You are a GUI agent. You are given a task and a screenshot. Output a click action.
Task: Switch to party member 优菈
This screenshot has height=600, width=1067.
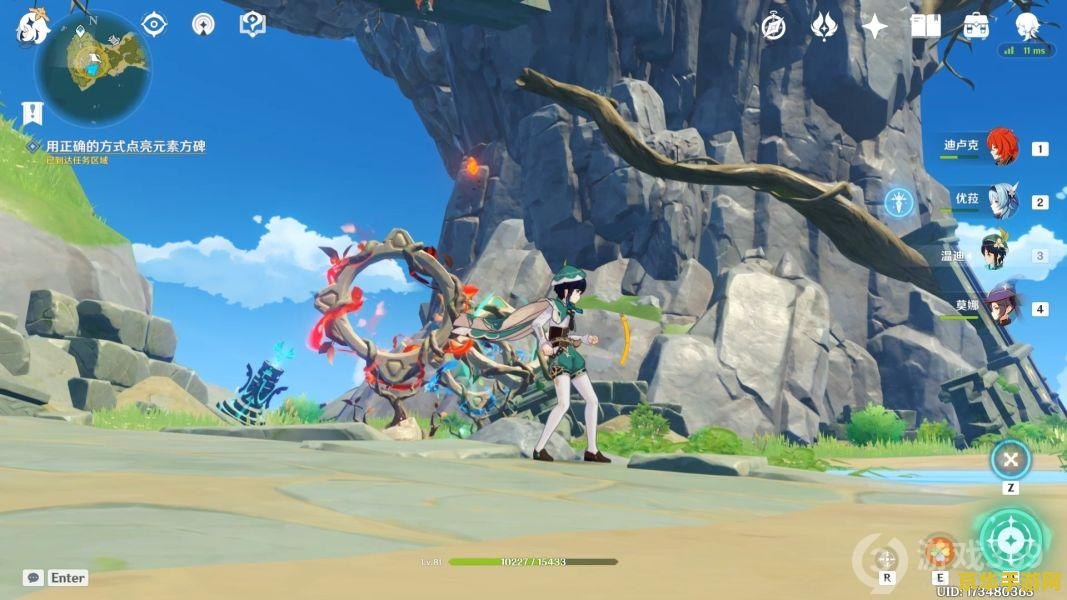[x=1000, y=201]
